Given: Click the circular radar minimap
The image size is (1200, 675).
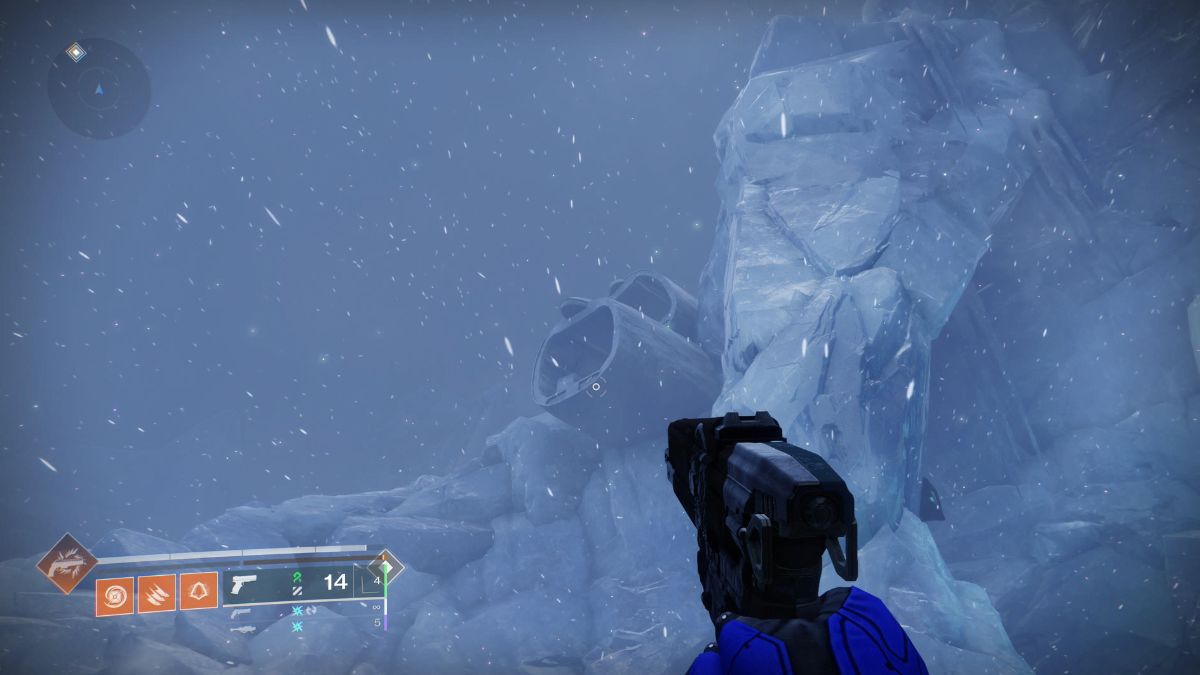Looking at the screenshot, I should click(99, 89).
